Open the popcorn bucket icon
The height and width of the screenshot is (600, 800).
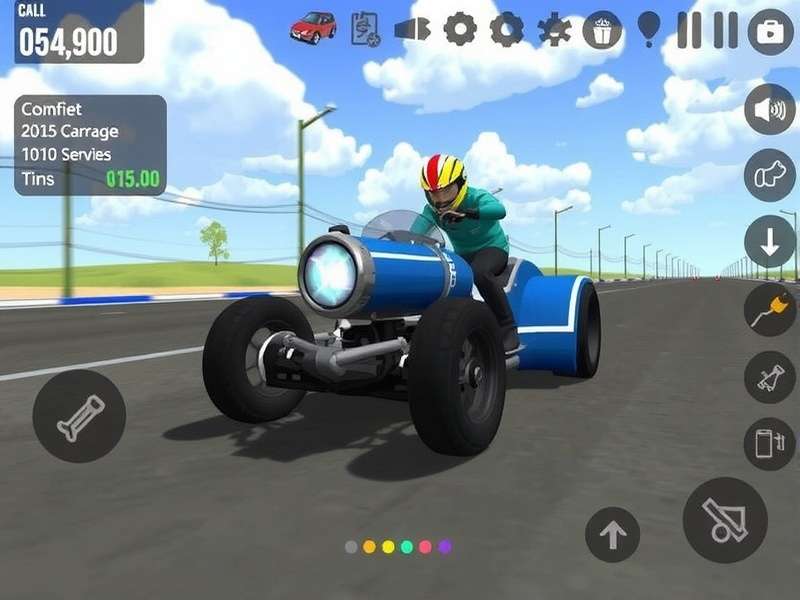pos(602,29)
